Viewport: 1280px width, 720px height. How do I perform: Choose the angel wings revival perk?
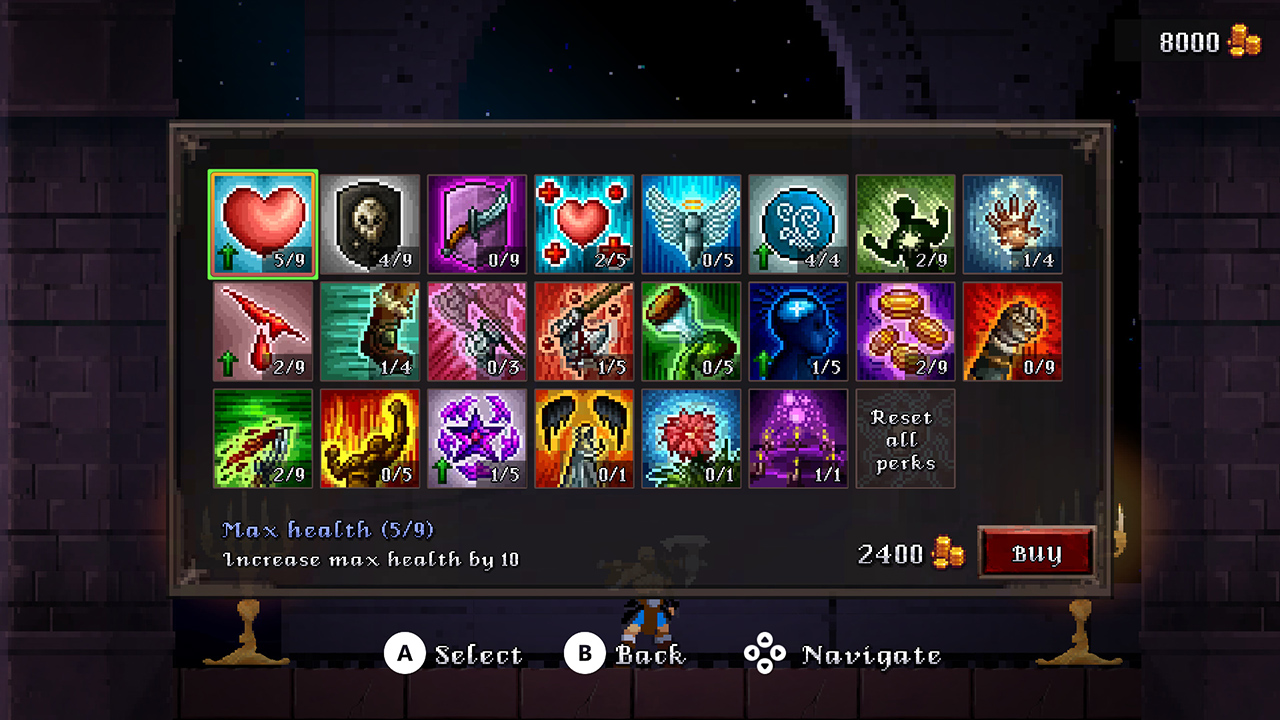tap(690, 222)
